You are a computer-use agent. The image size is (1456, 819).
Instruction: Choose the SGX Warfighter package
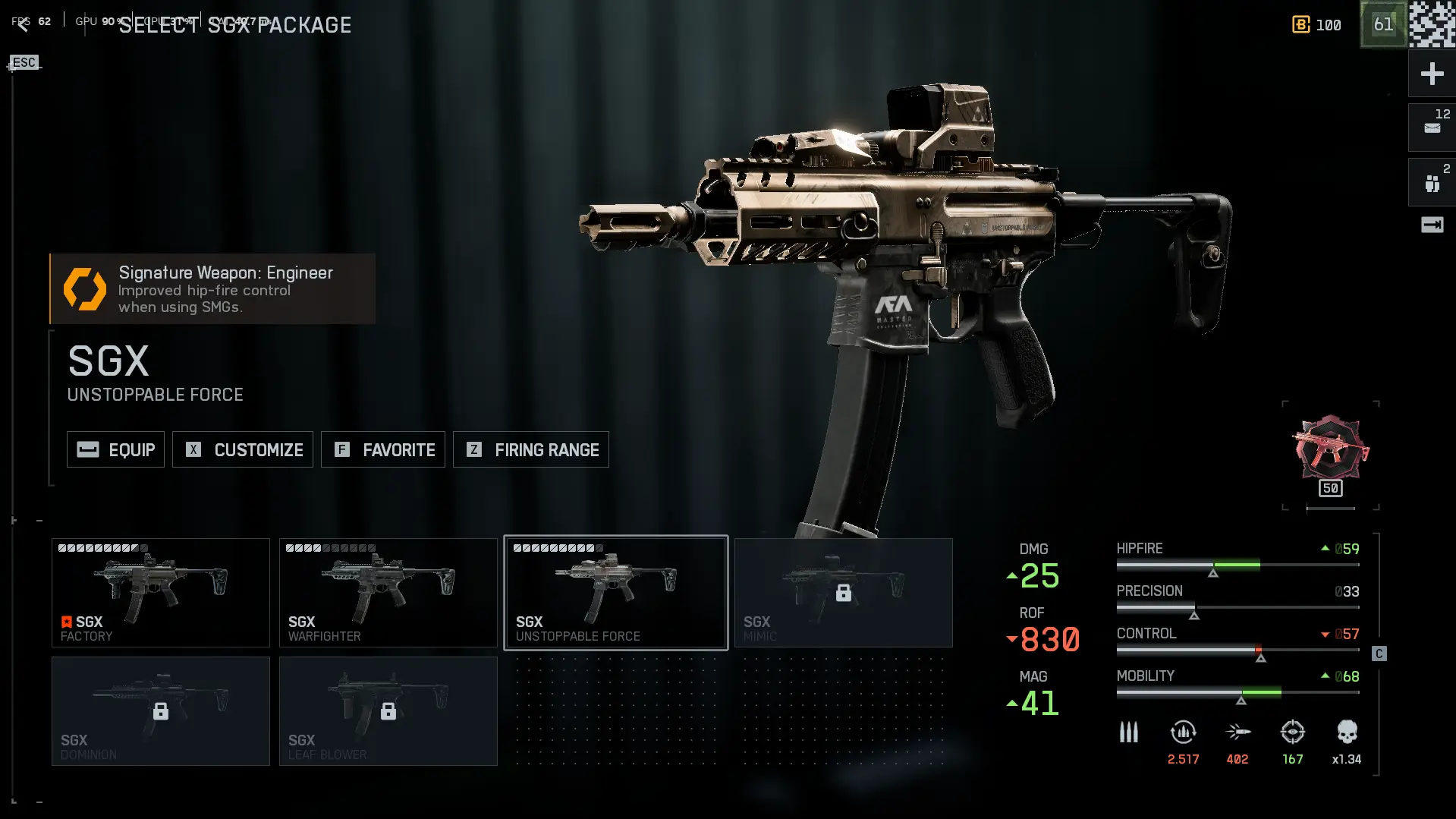388,593
